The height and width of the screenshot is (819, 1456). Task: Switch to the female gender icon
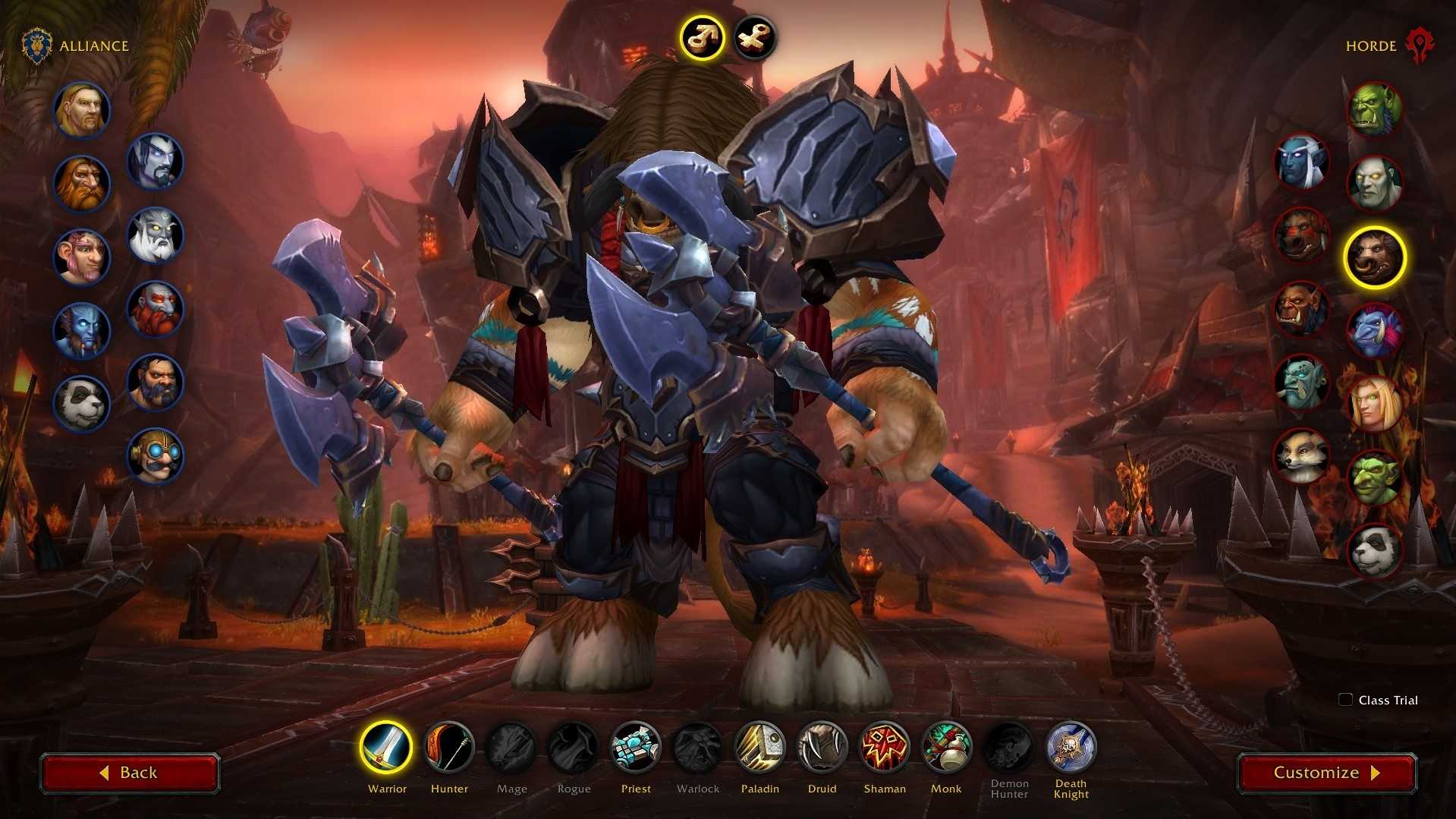(755, 37)
